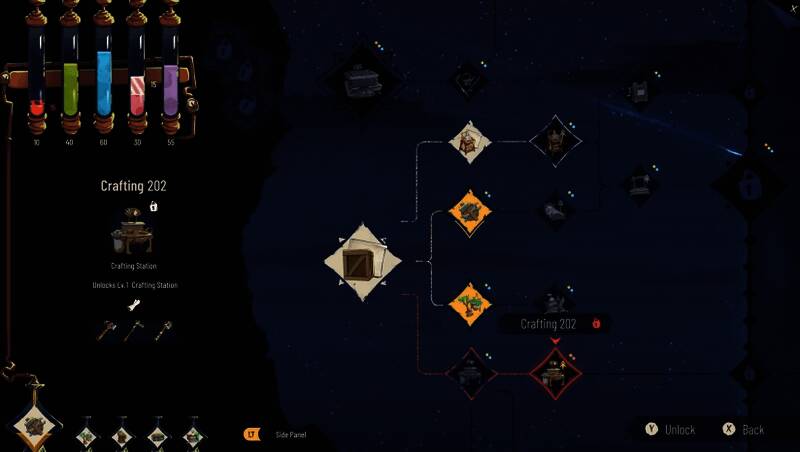Select the dim building node at top of tree
The image size is (800, 452).
pos(361,76)
